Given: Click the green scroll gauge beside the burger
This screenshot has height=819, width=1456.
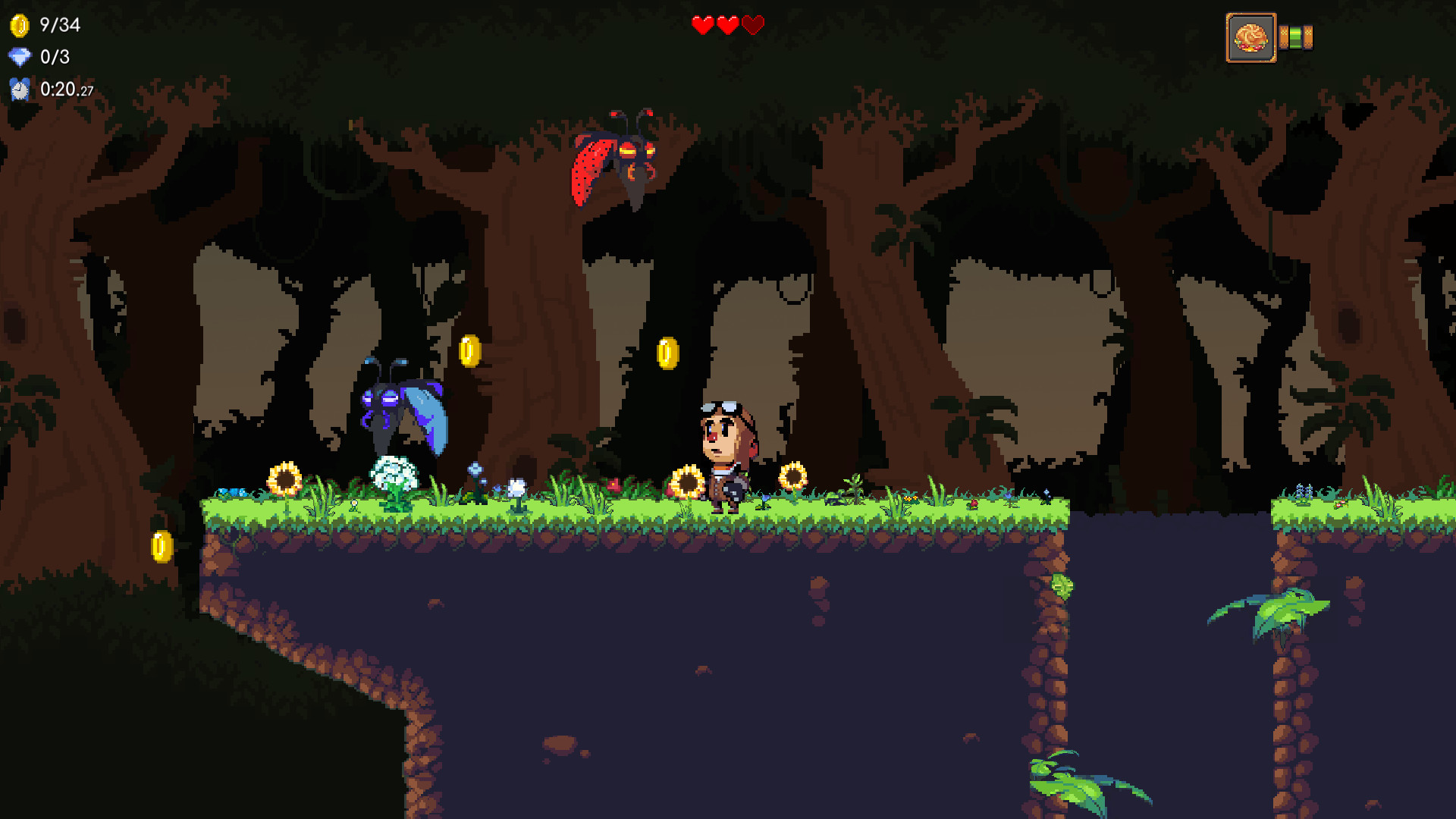Looking at the screenshot, I should coord(1297,36).
